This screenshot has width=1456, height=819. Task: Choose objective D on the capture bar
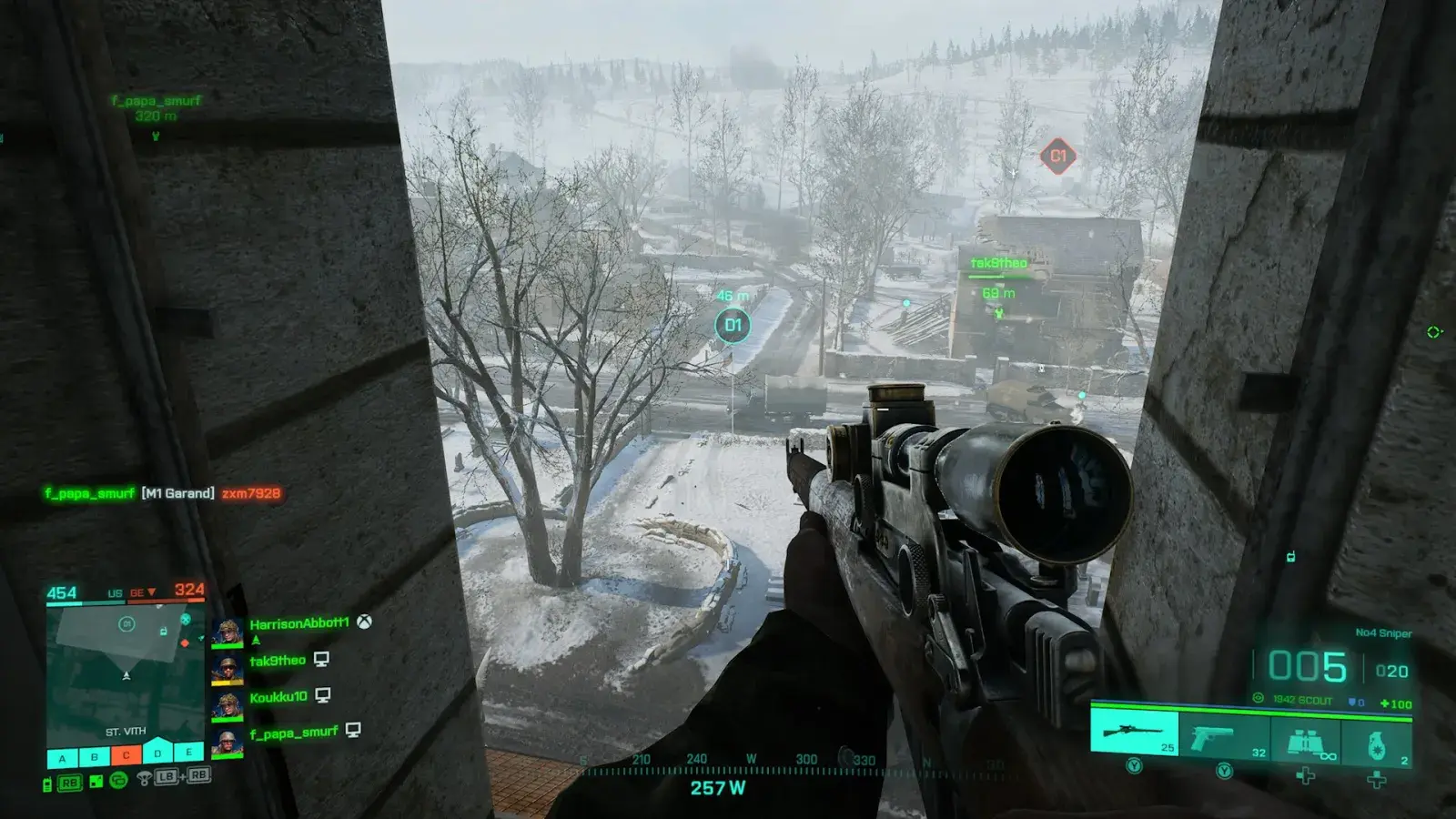pos(157,753)
